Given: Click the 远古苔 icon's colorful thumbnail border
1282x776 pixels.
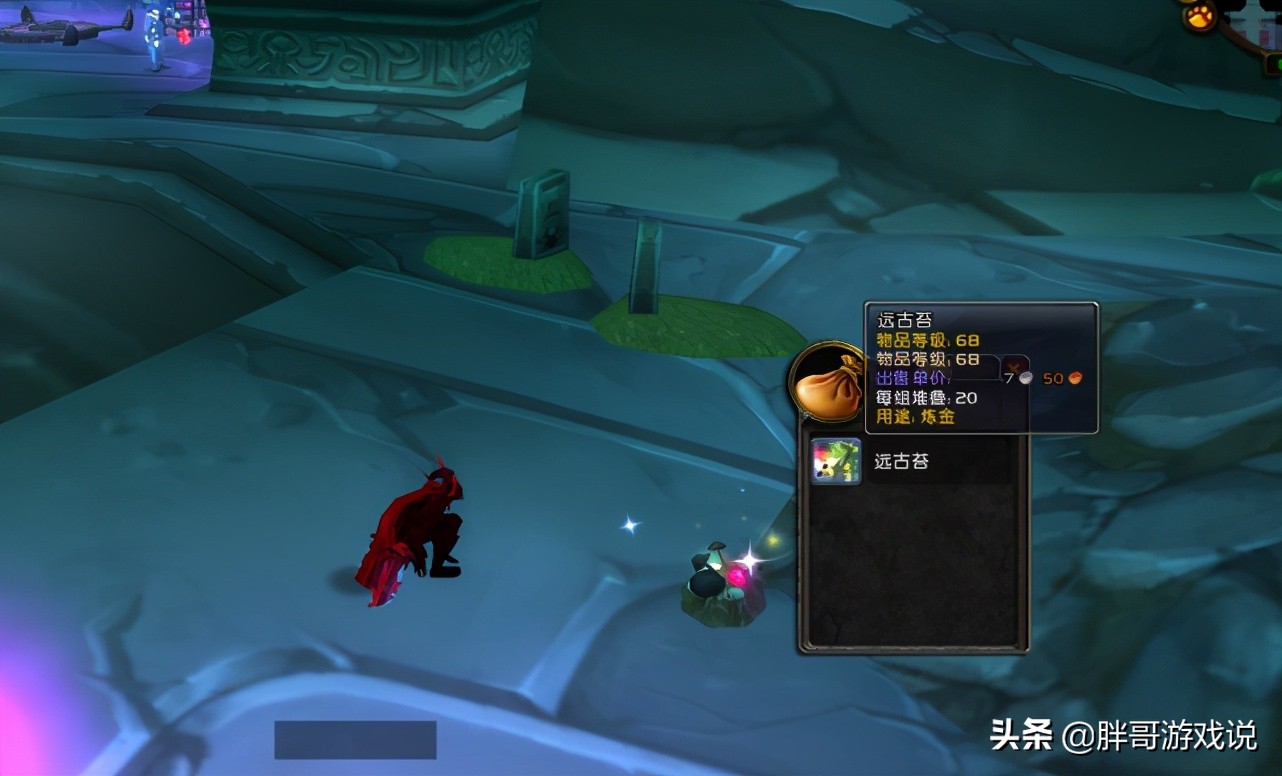Looking at the screenshot, I should 835,461.
